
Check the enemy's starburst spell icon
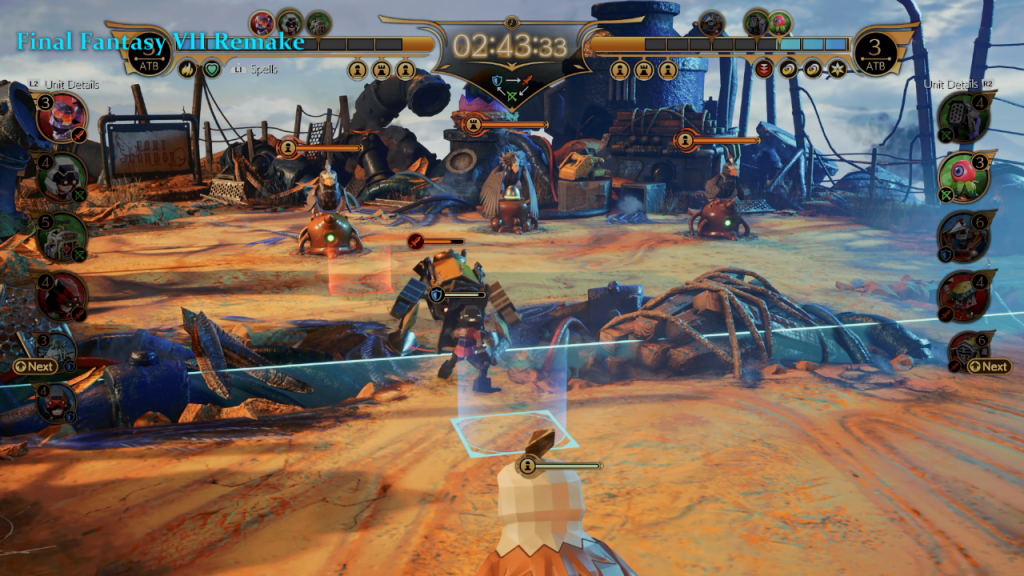(836, 70)
